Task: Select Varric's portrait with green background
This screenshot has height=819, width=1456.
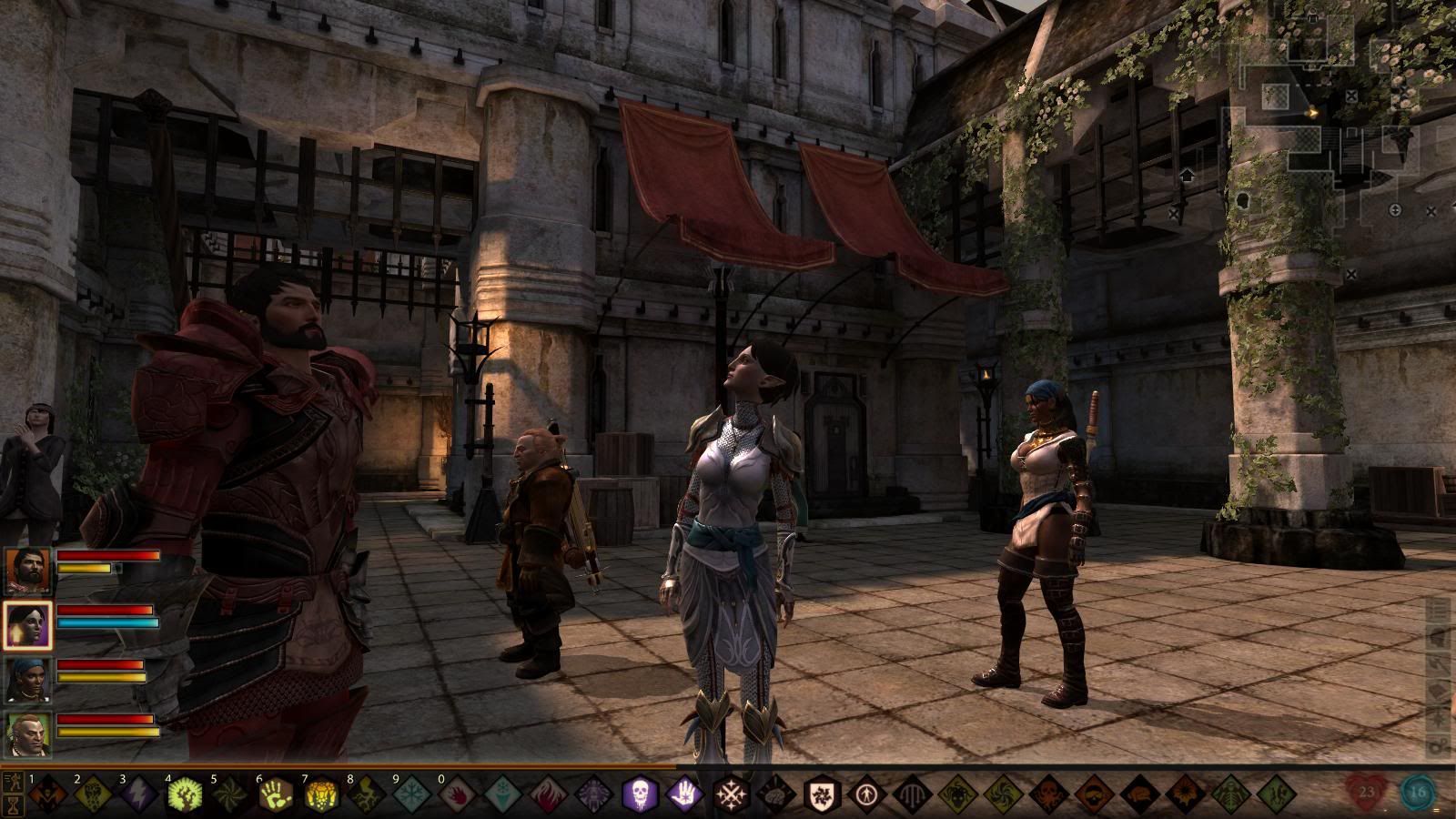Action: coord(27,734)
